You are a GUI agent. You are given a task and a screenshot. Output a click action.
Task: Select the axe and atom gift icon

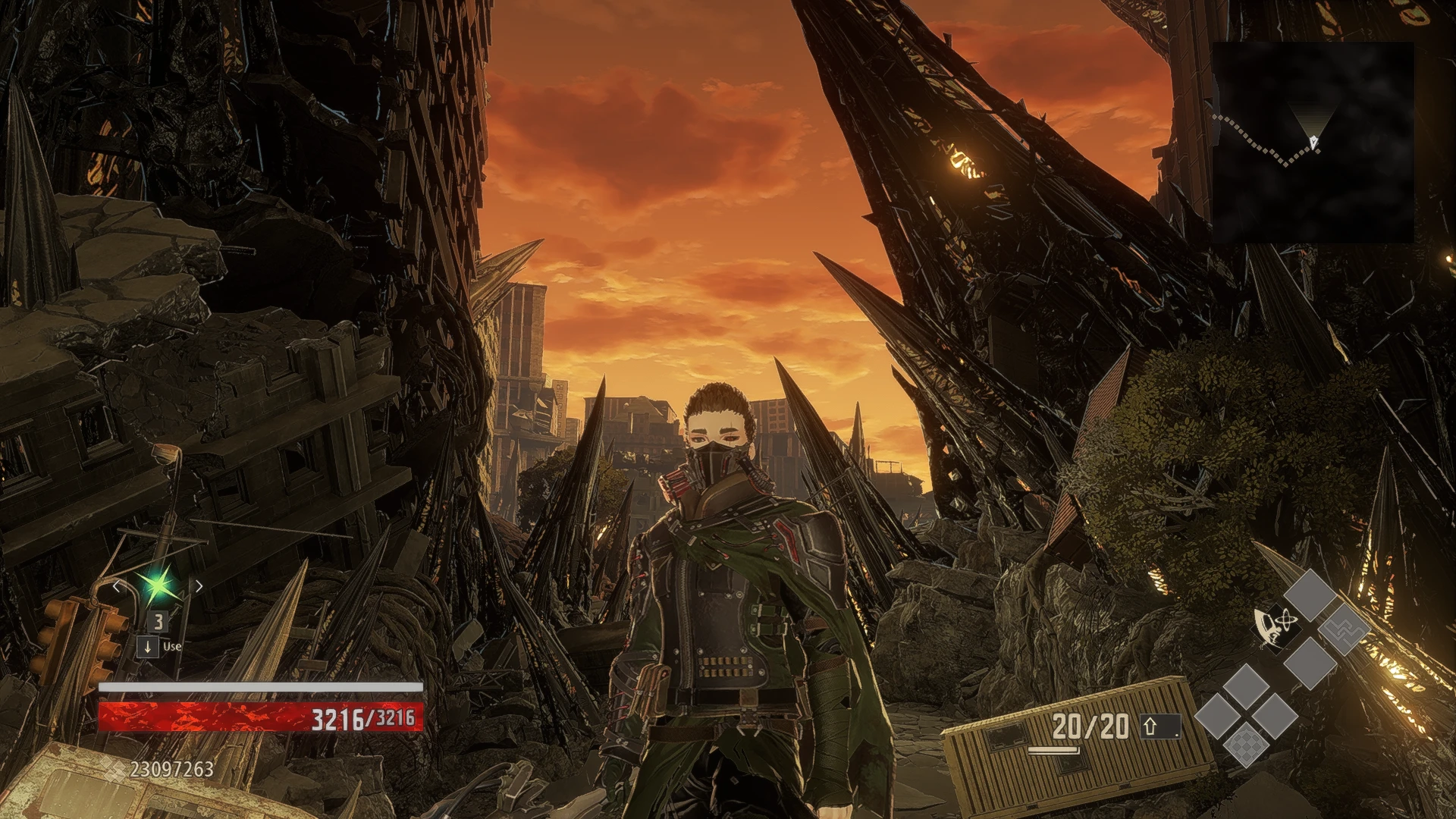tap(1275, 628)
